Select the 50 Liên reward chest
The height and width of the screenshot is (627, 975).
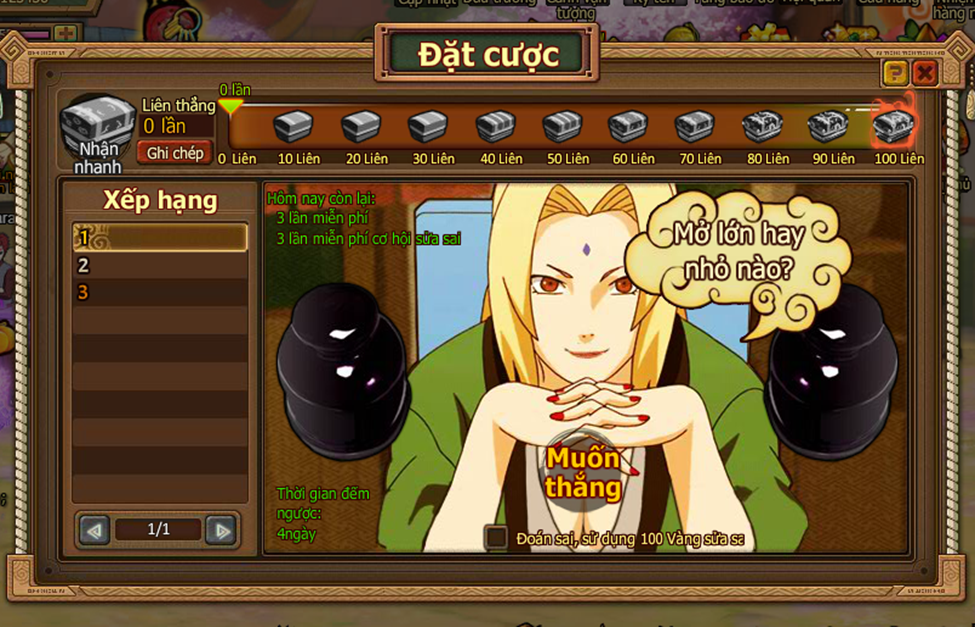click(x=563, y=128)
